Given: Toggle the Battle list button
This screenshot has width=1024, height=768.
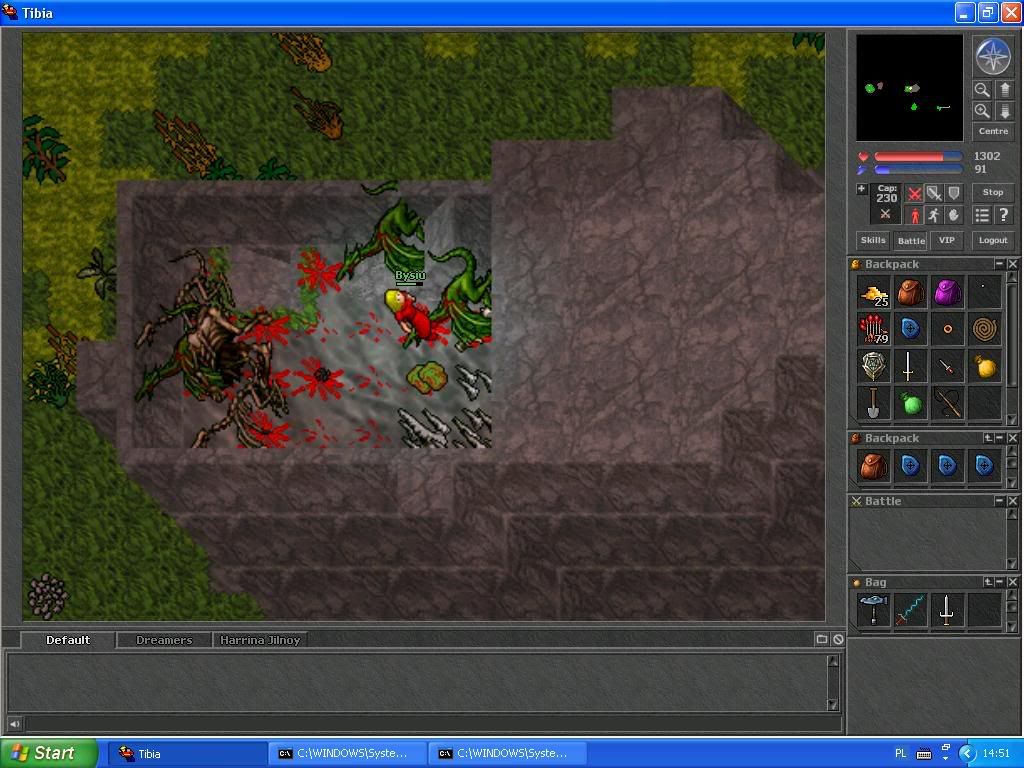Looking at the screenshot, I should click(910, 240).
